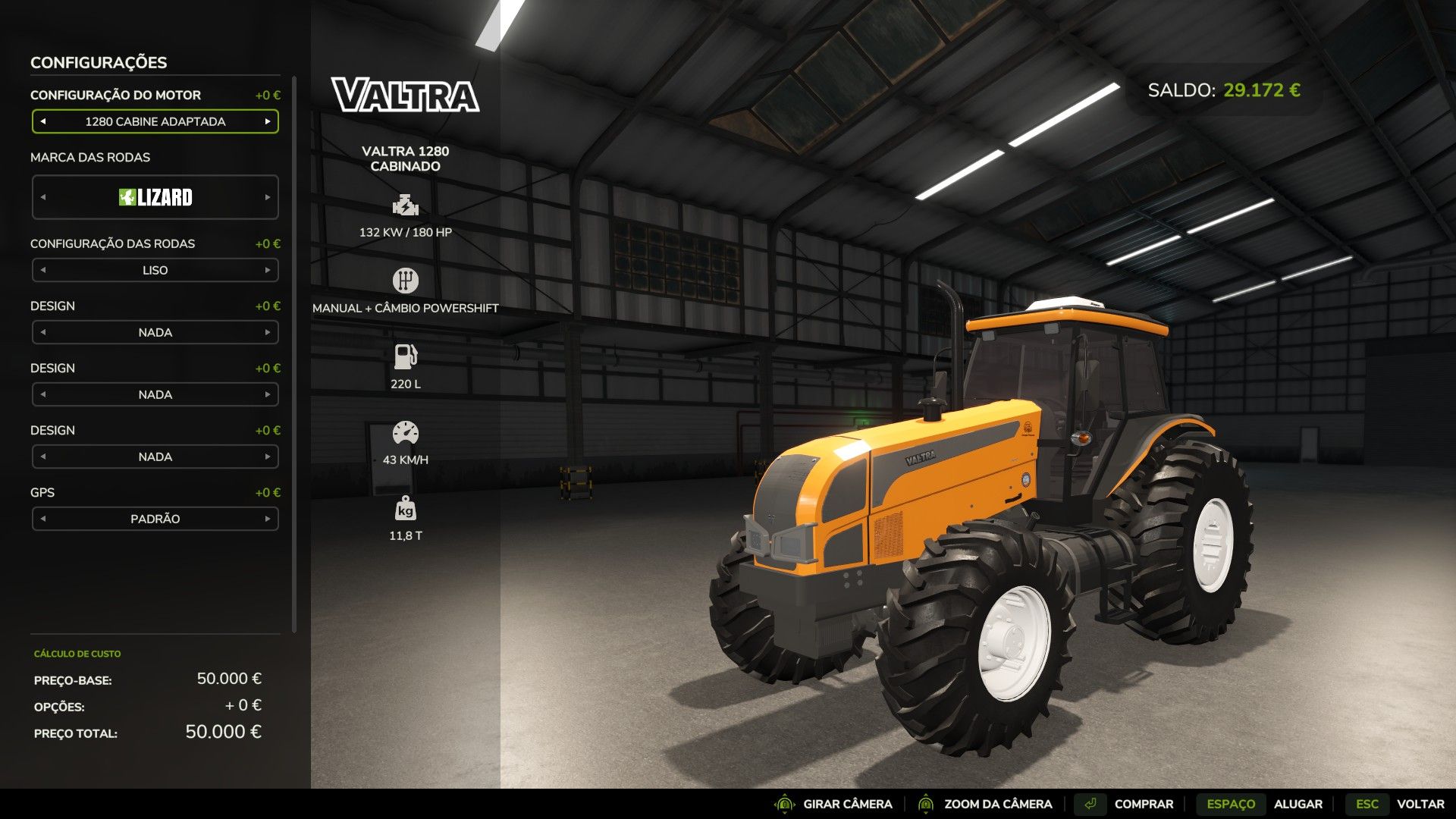Click the PREÇO TOTAL value of 50.000 €
Viewport: 1456px width, 819px height.
(224, 733)
